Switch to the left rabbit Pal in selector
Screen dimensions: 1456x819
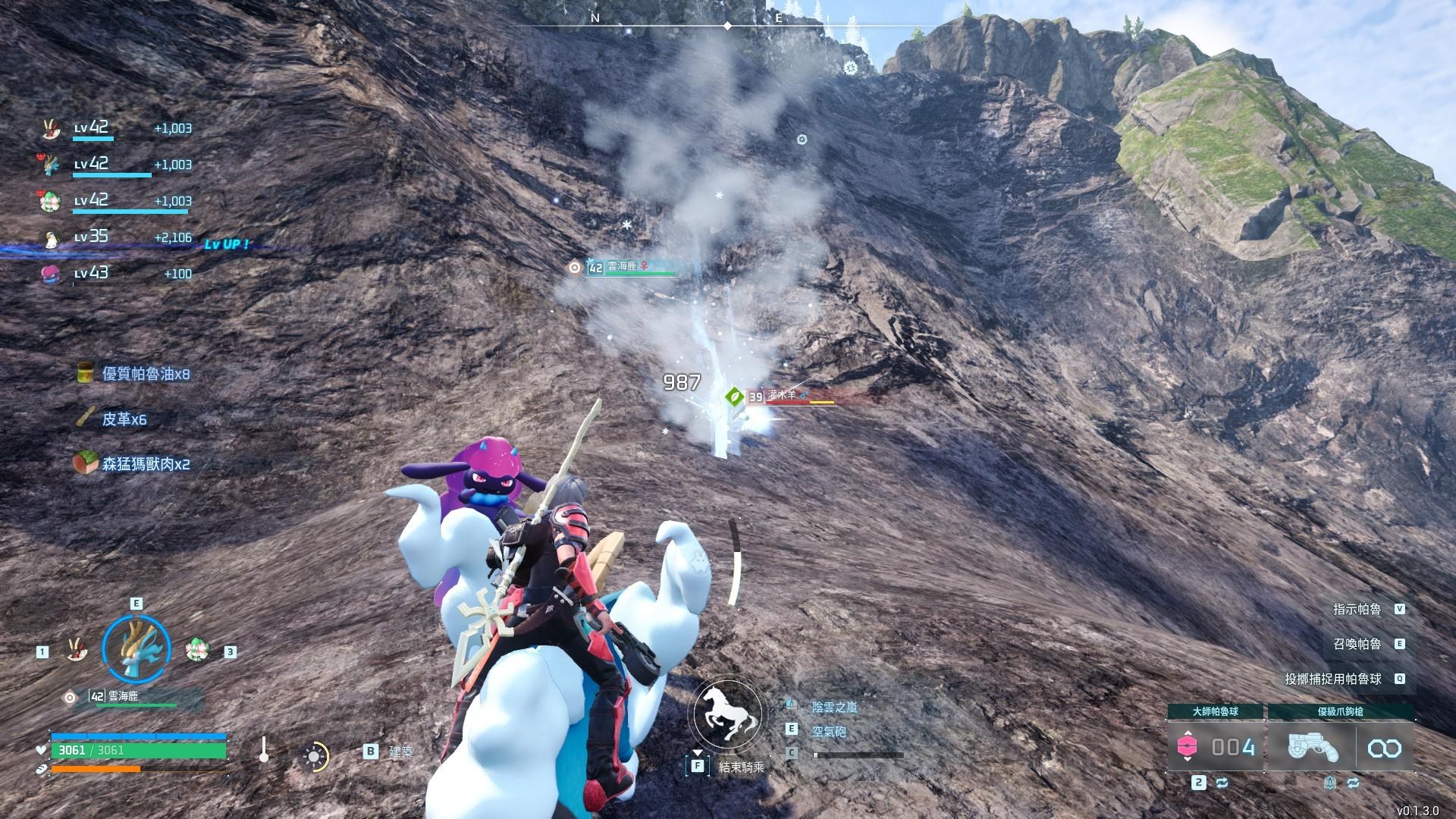[75, 649]
